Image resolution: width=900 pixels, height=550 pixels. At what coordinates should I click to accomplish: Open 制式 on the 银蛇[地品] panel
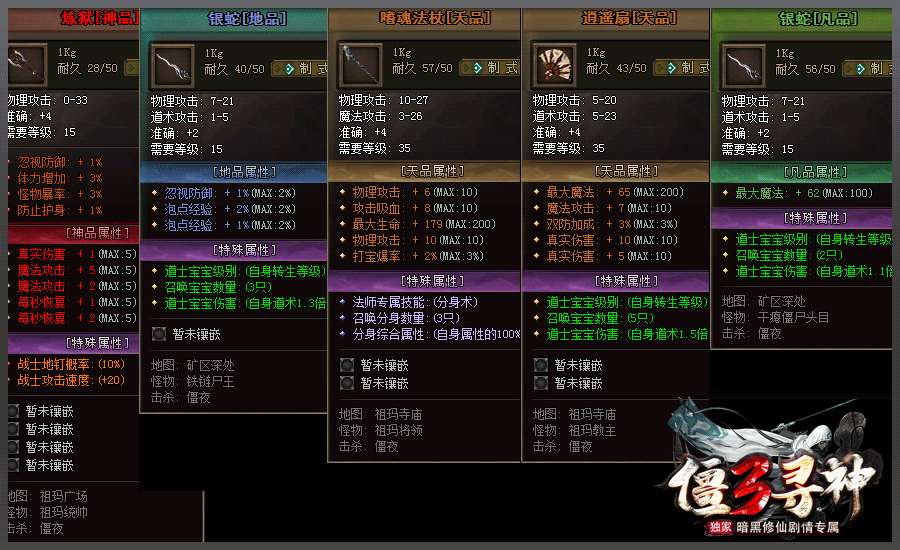[x=300, y=69]
